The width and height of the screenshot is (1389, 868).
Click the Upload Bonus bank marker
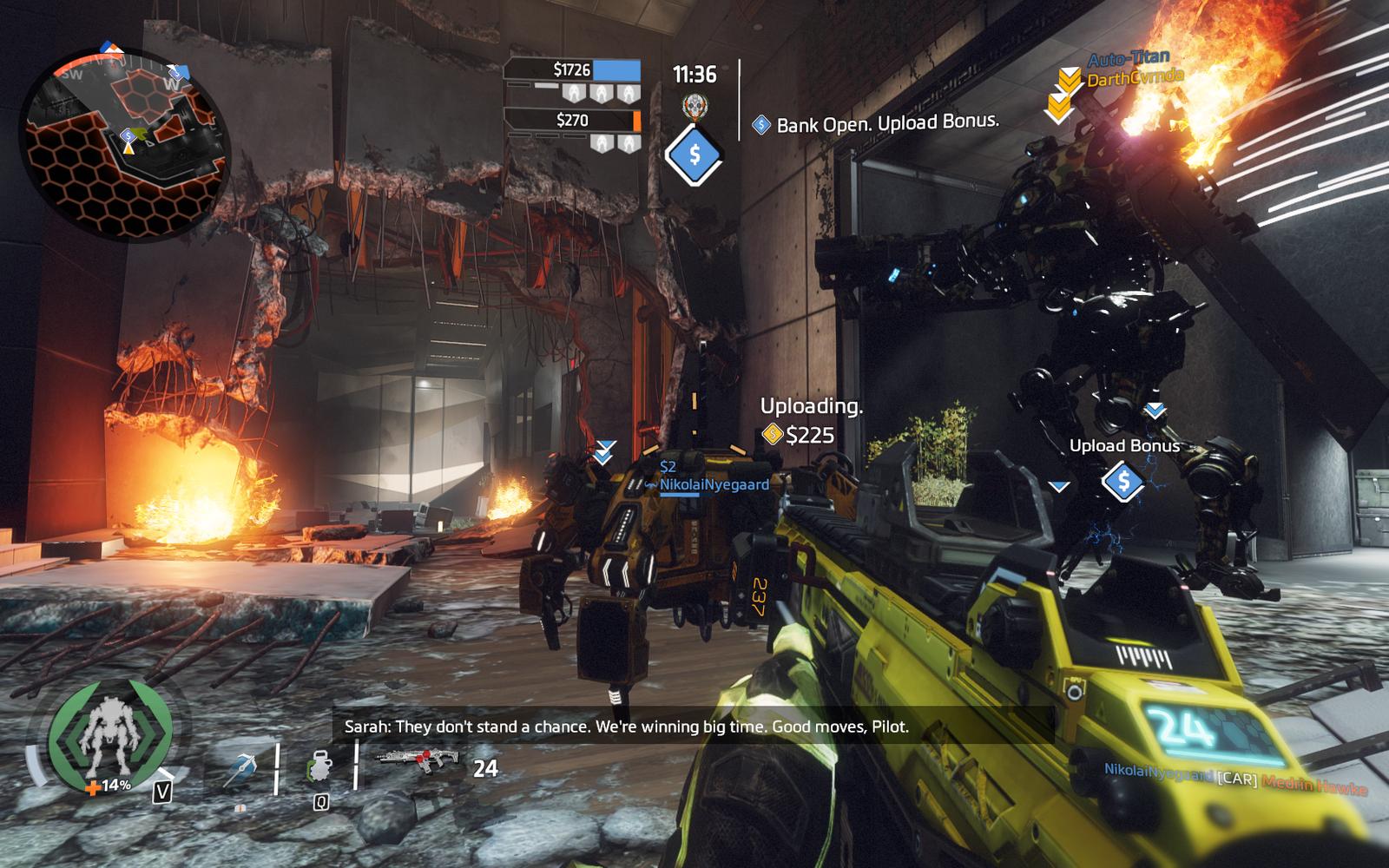[1122, 480]
